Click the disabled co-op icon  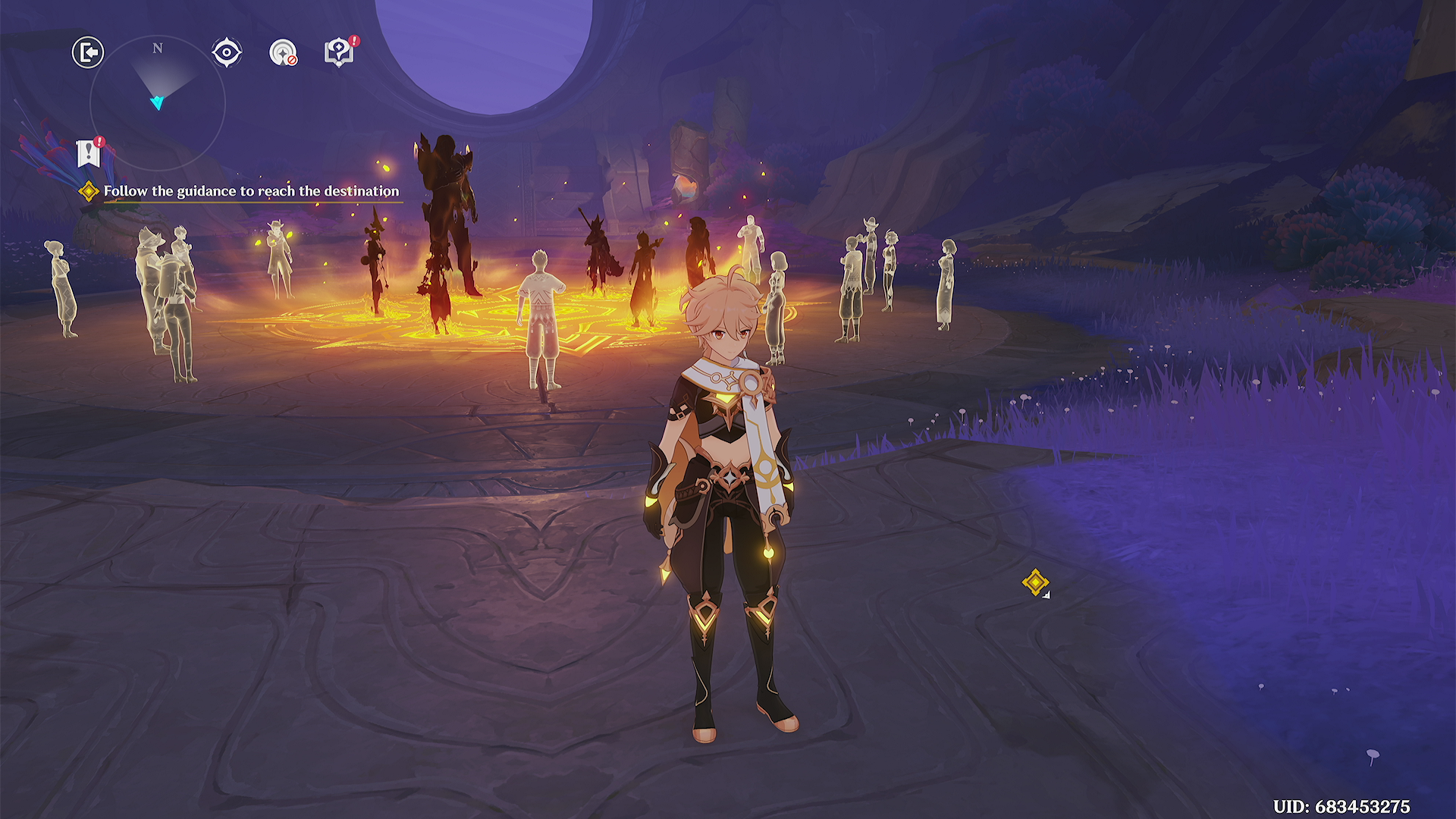(283, 53)
